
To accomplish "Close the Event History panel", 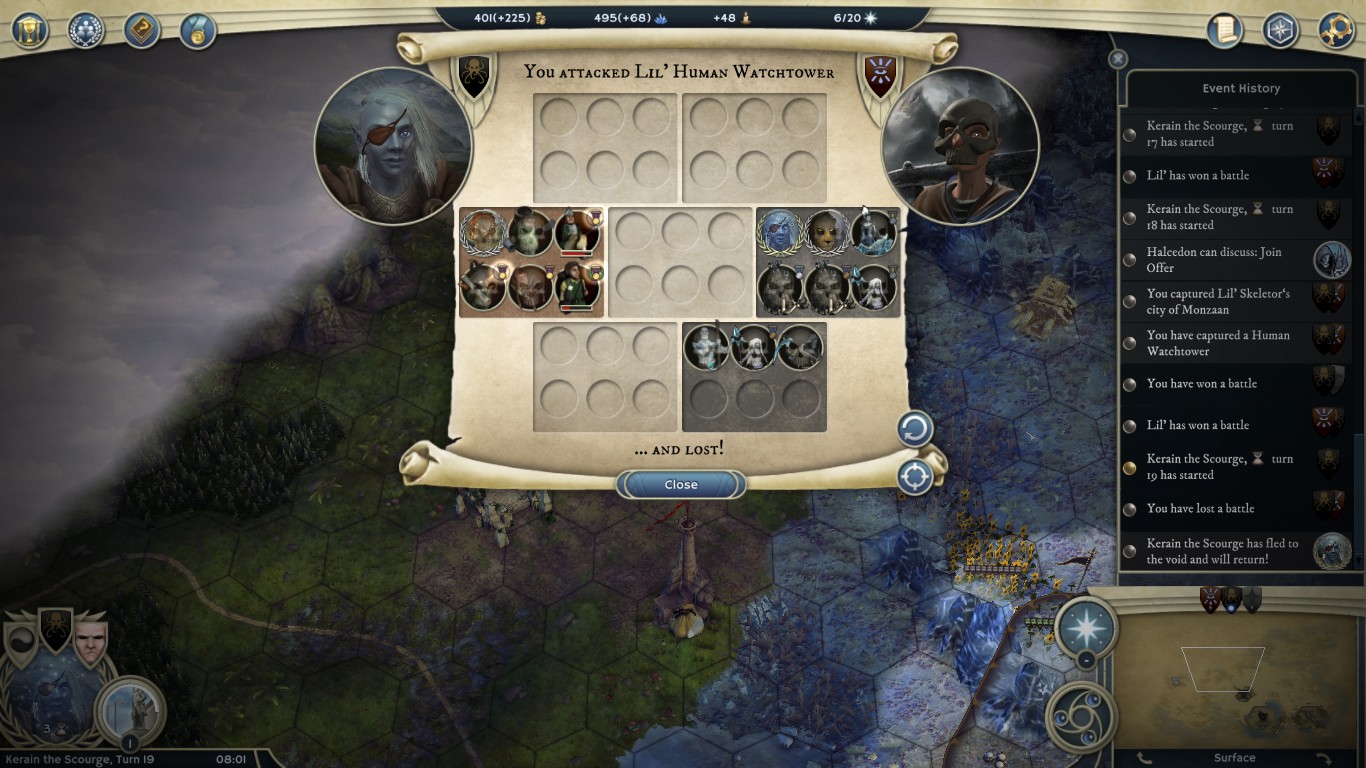I will pos(1118,59).
